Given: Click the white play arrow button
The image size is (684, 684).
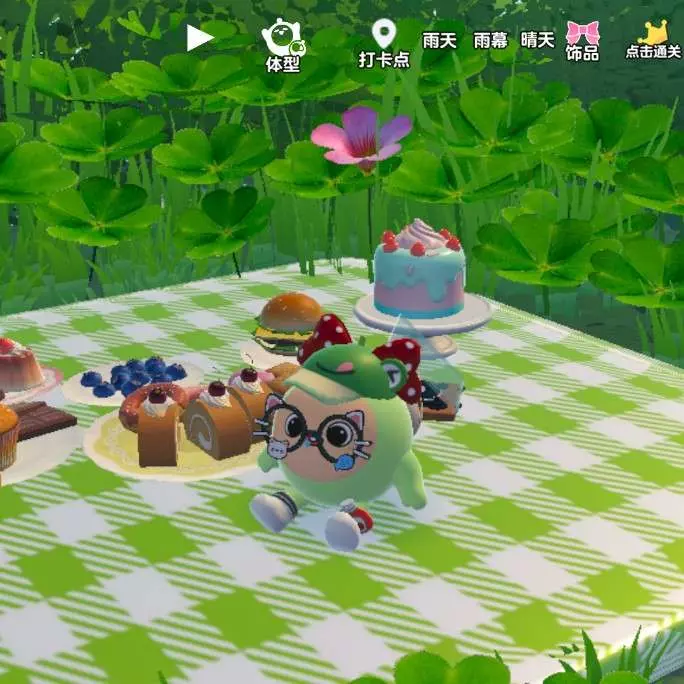Looking at the screenshot, I should coord(200,38).
